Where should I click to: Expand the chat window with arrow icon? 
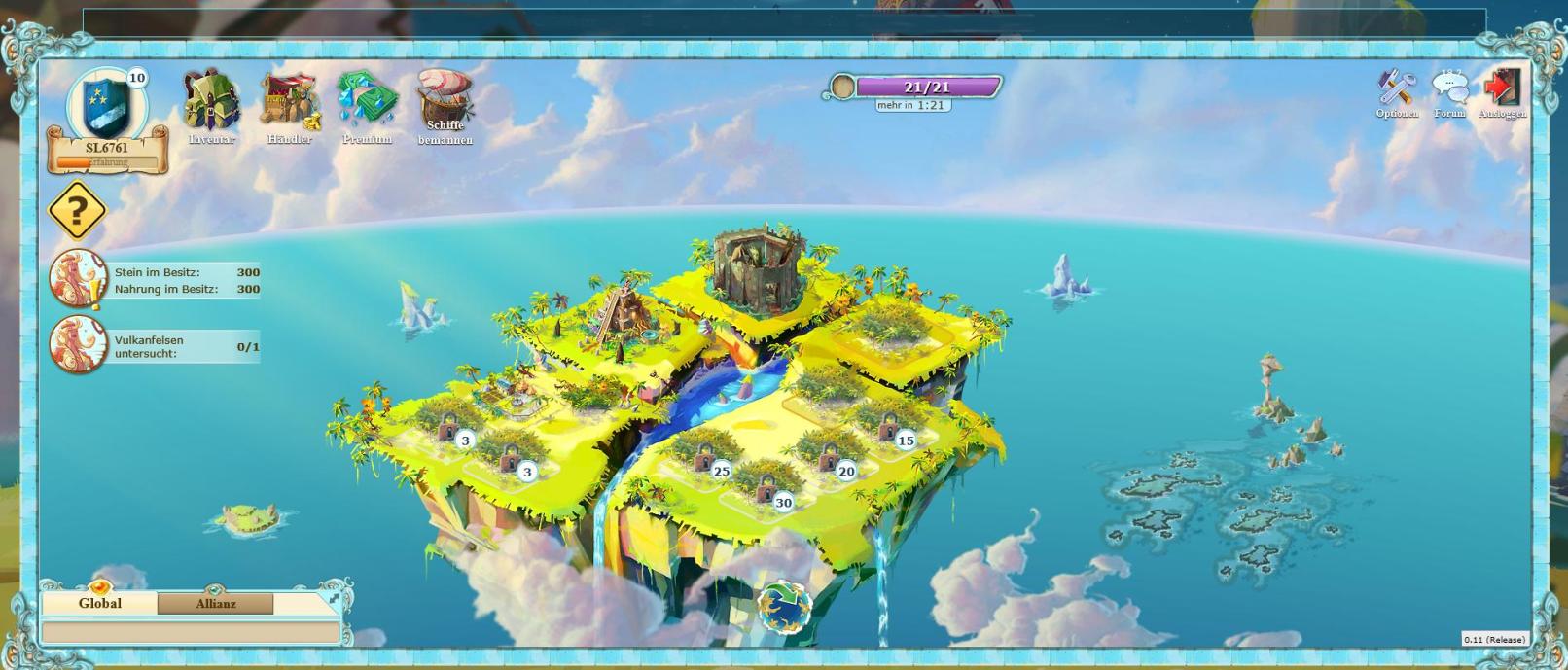click(335, 599)
